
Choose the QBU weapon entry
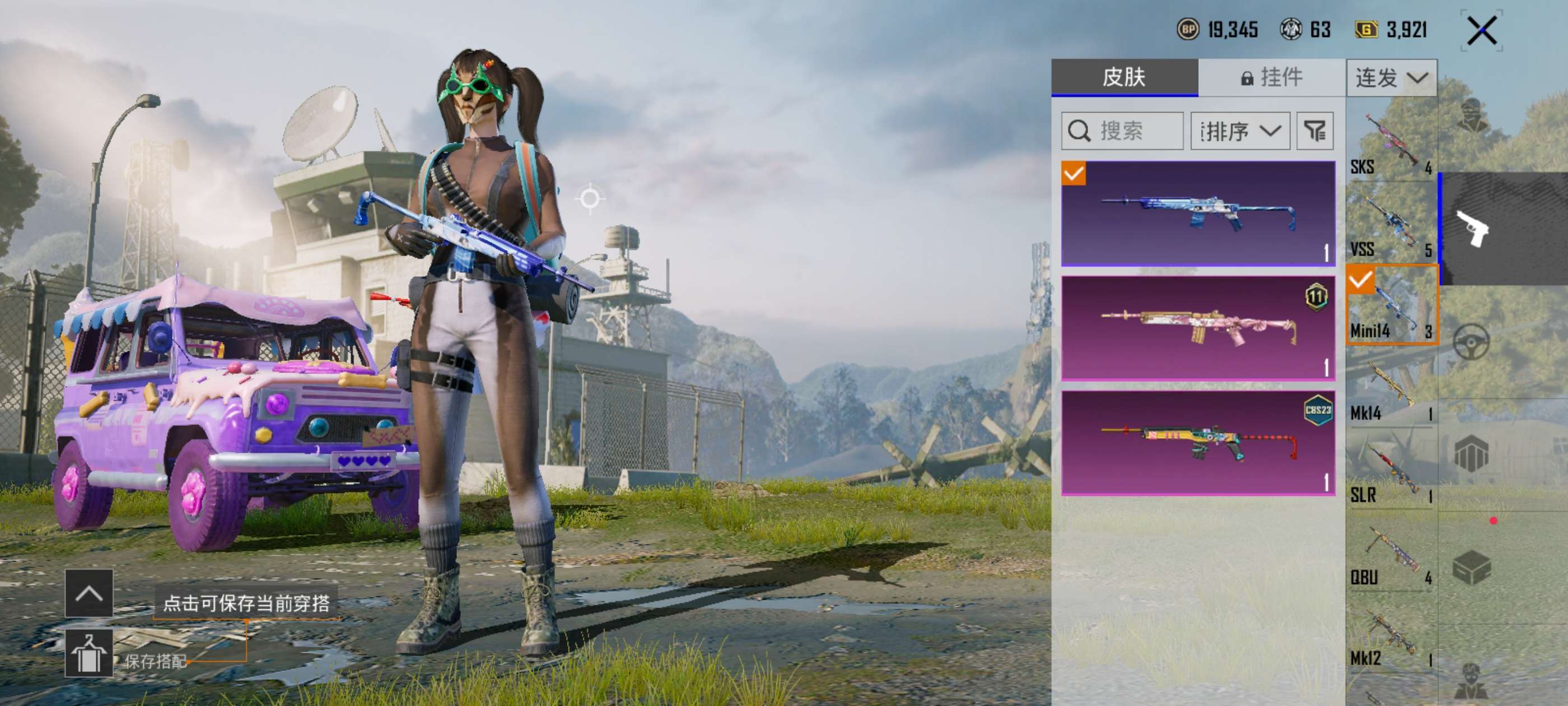pos(1391,555)
